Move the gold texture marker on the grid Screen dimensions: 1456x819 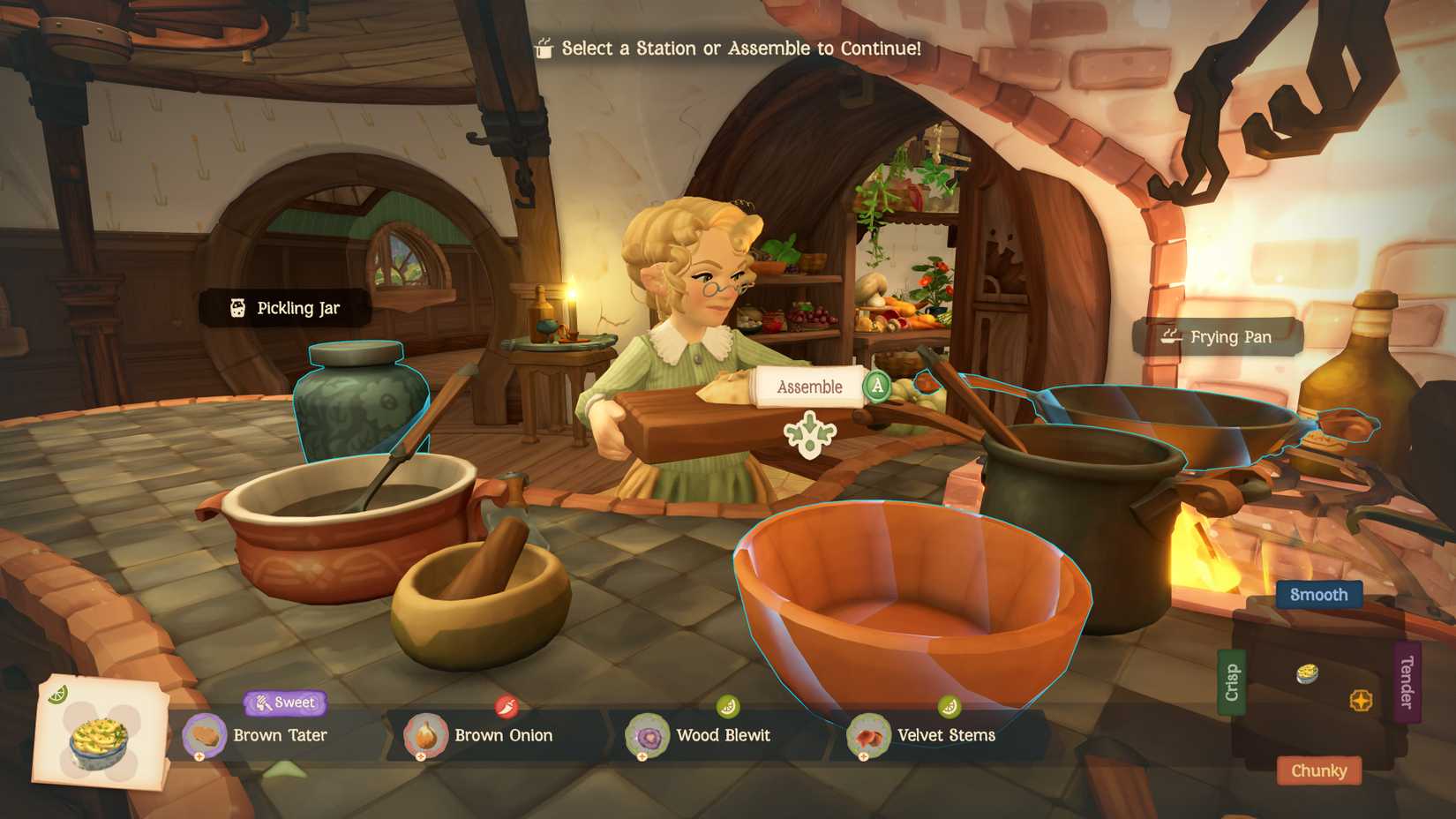click(x=1362, y=700)
